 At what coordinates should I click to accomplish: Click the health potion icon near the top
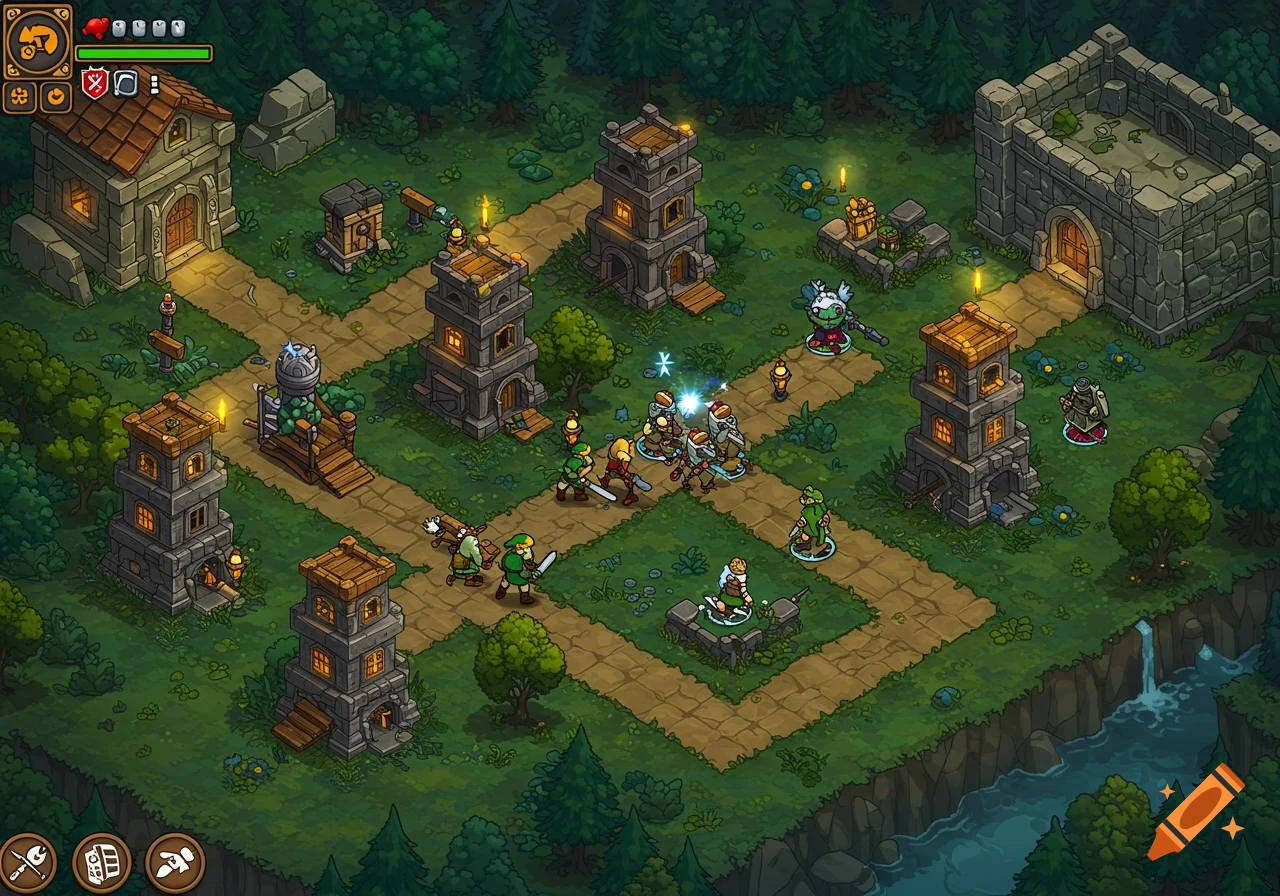click(95, 28)
